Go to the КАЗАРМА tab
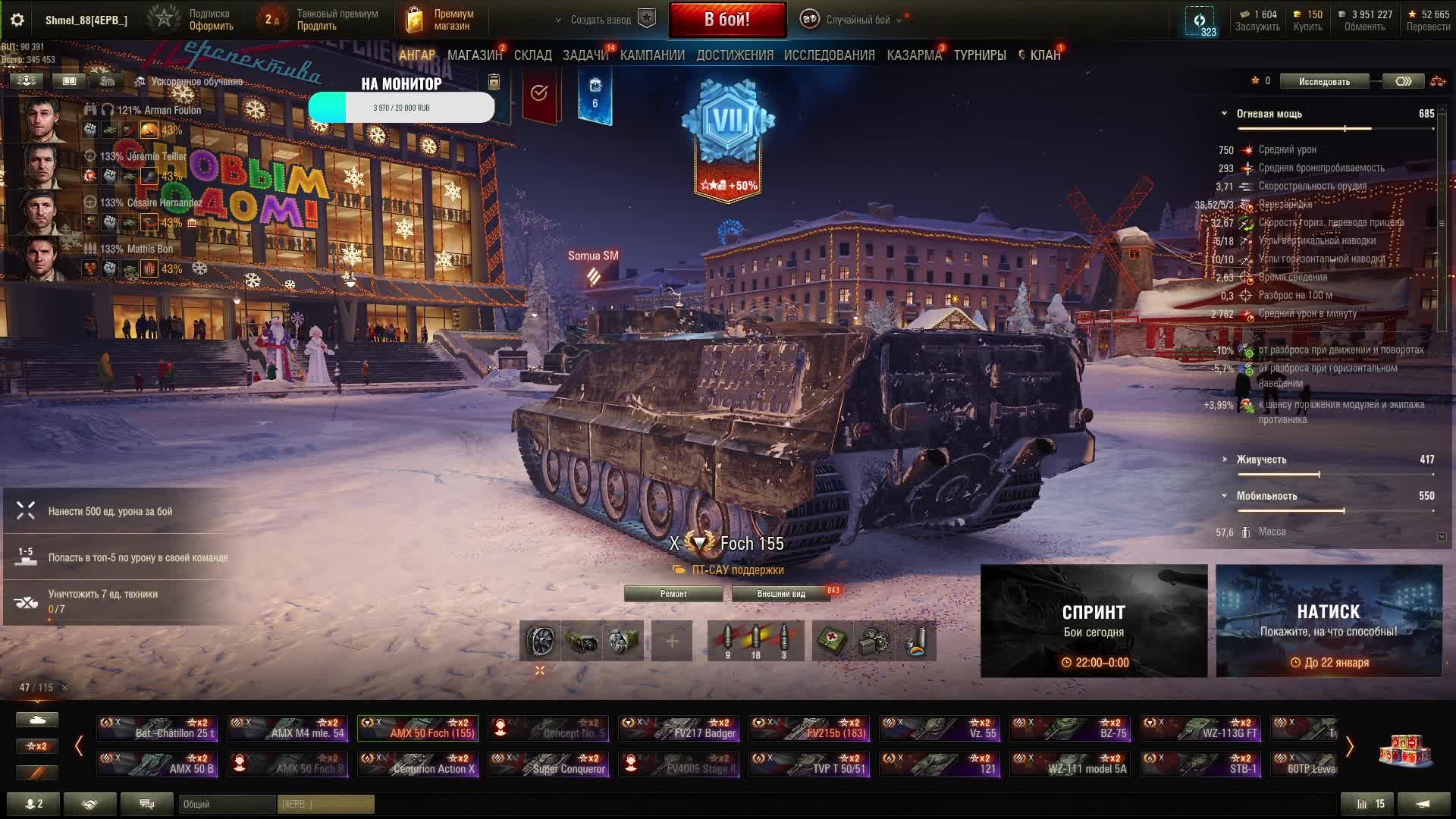Screen dimensions: 1456x819 click(x=914, y=55)
